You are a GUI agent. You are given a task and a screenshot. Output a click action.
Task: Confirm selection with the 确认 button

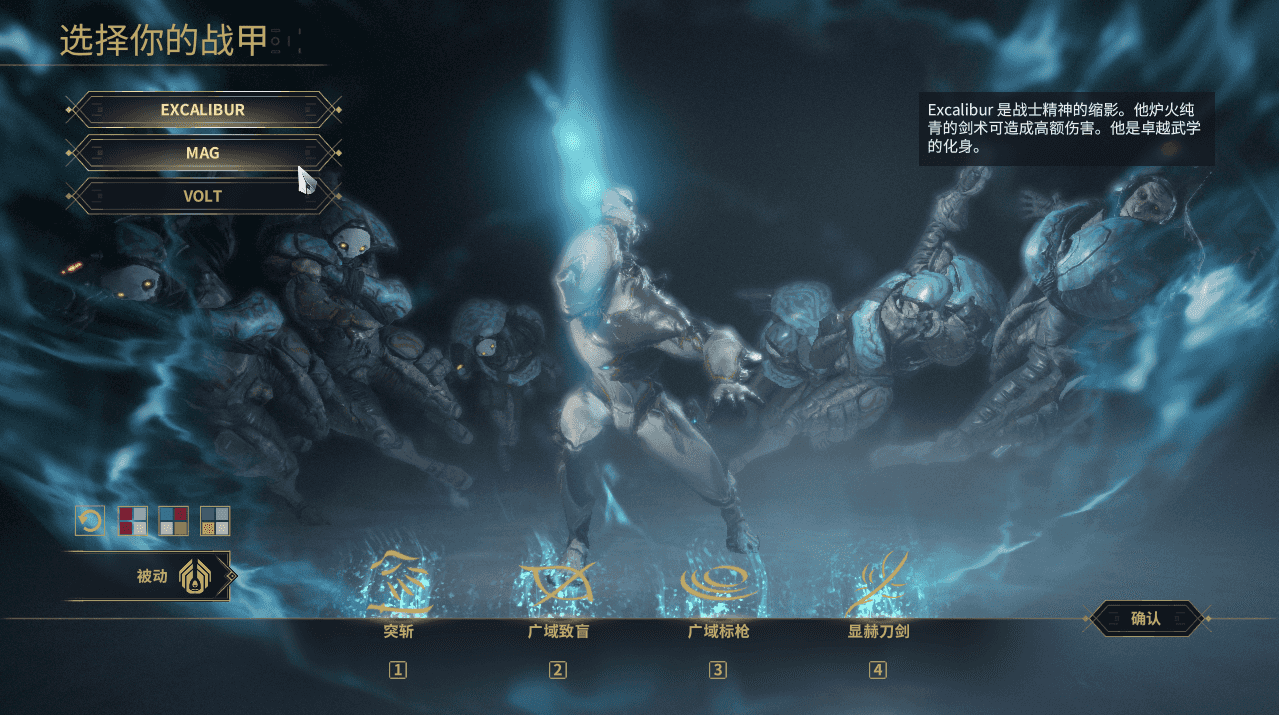click(1145, 618)
